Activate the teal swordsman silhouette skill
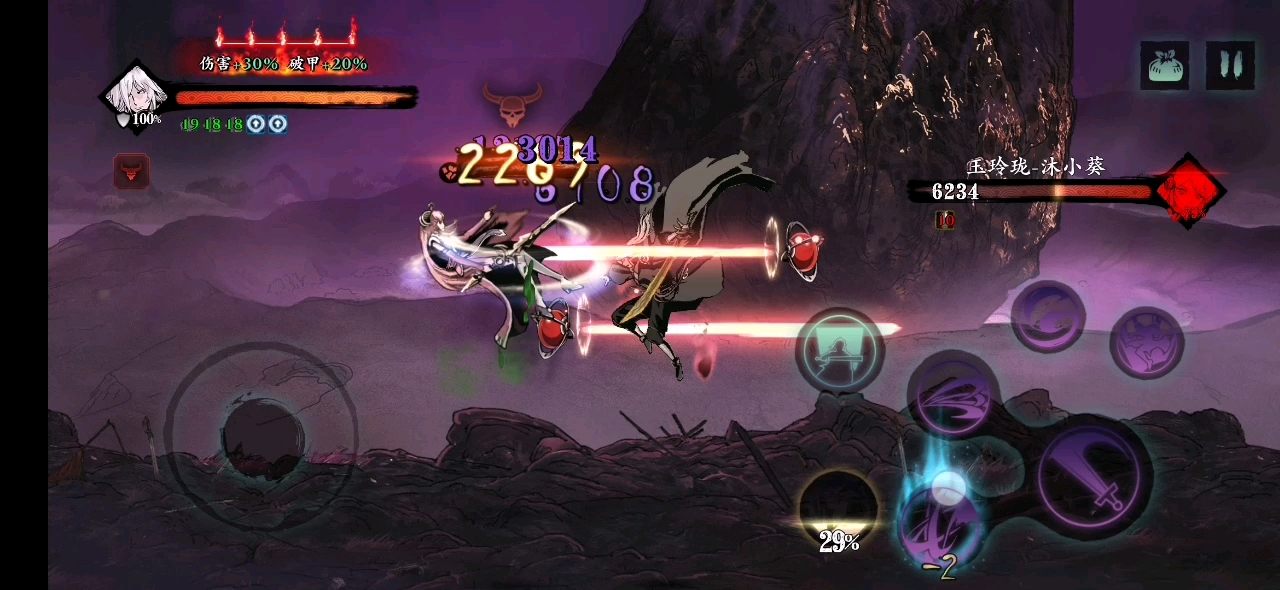Screen dimensions: 1280x590 coord(839,352)
